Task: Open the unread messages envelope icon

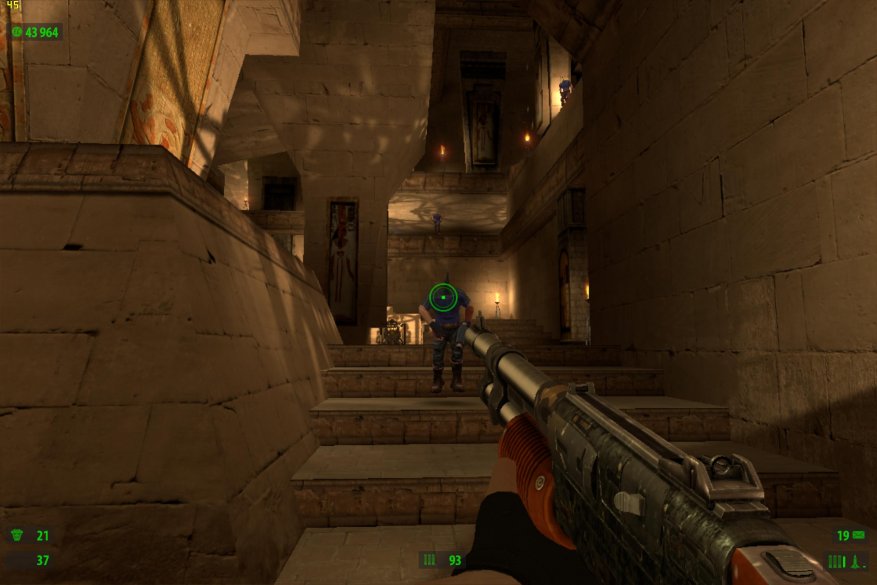Action: pos(858,535)
